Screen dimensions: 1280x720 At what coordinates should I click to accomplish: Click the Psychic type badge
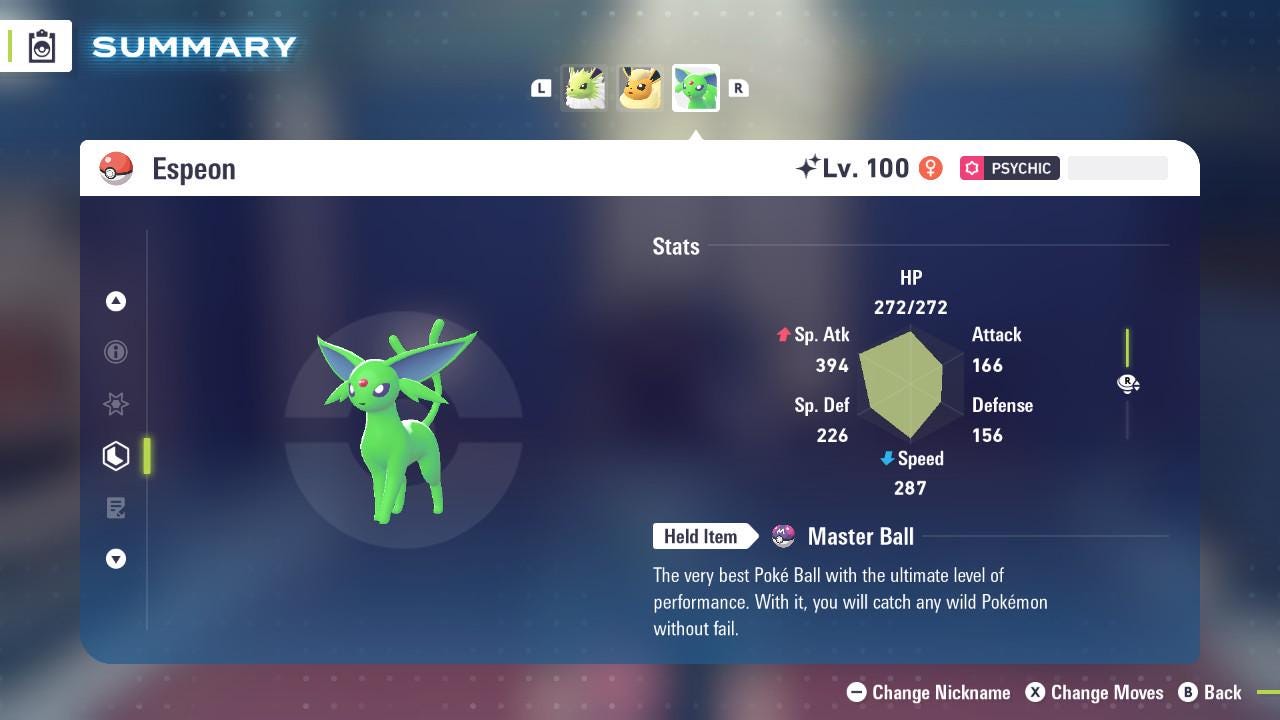click(1010, 168)
